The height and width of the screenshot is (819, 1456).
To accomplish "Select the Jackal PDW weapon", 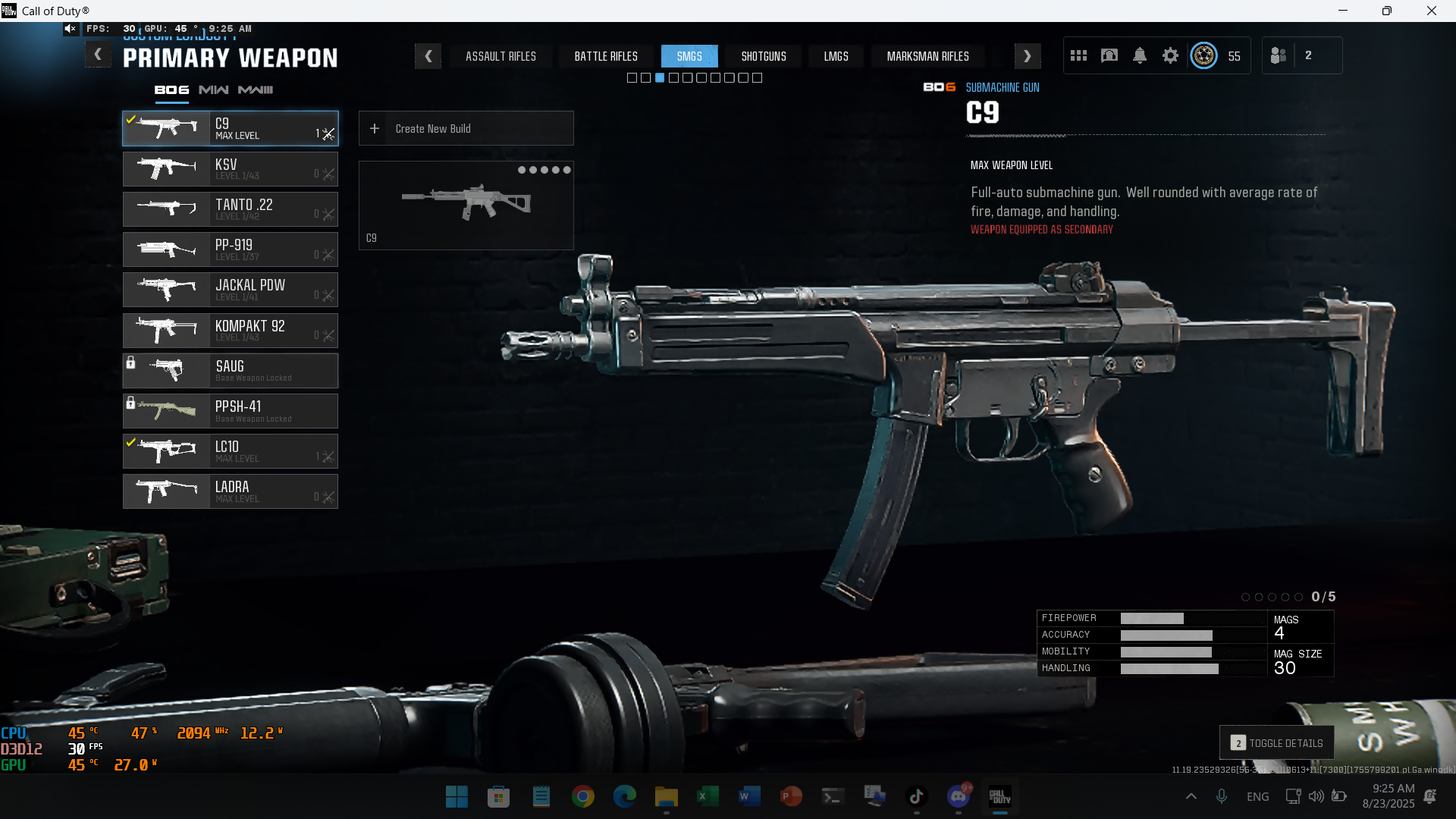I will click(x=231, y=290).
